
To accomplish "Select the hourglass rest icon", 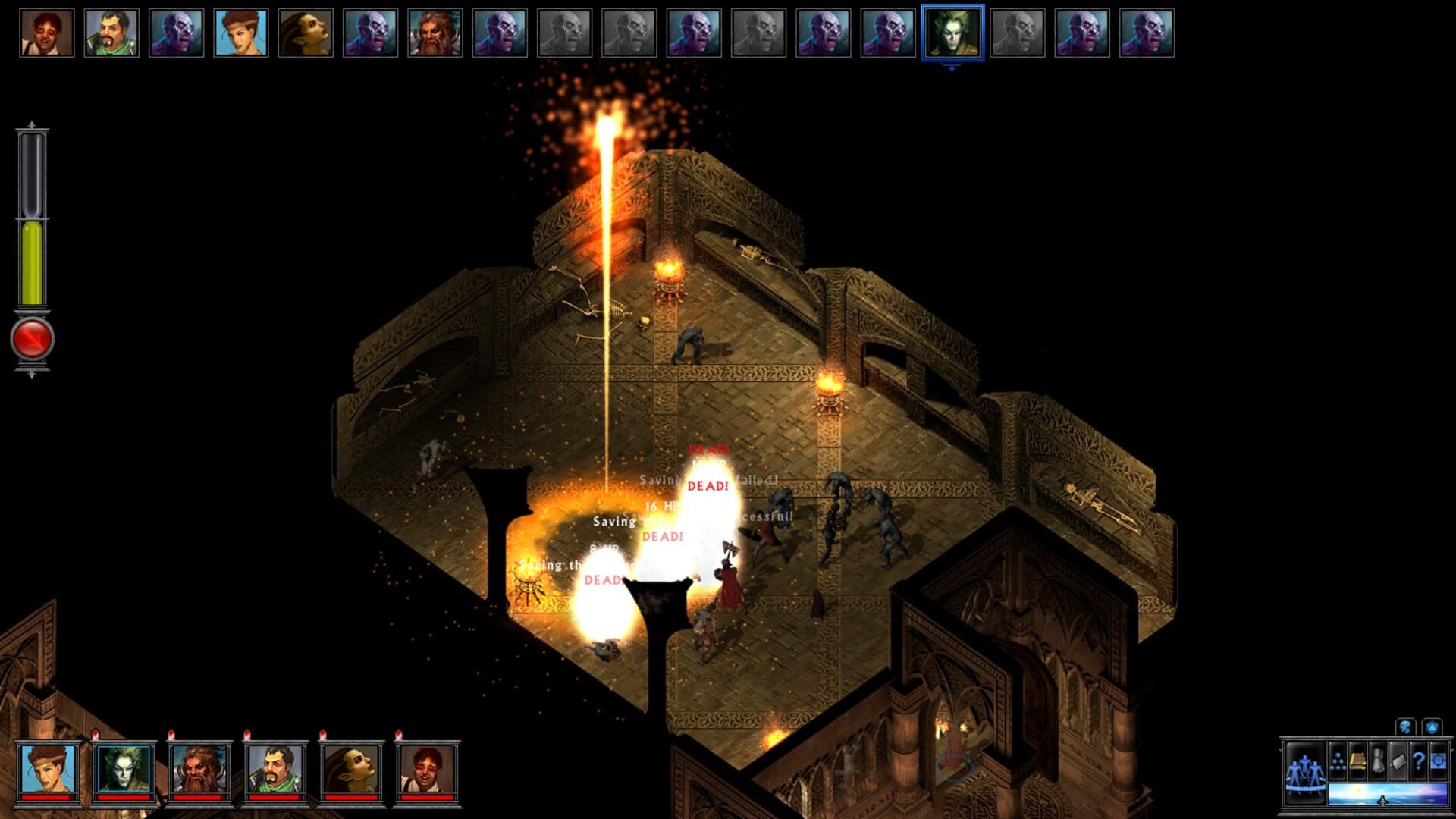I will (1378, 761).
